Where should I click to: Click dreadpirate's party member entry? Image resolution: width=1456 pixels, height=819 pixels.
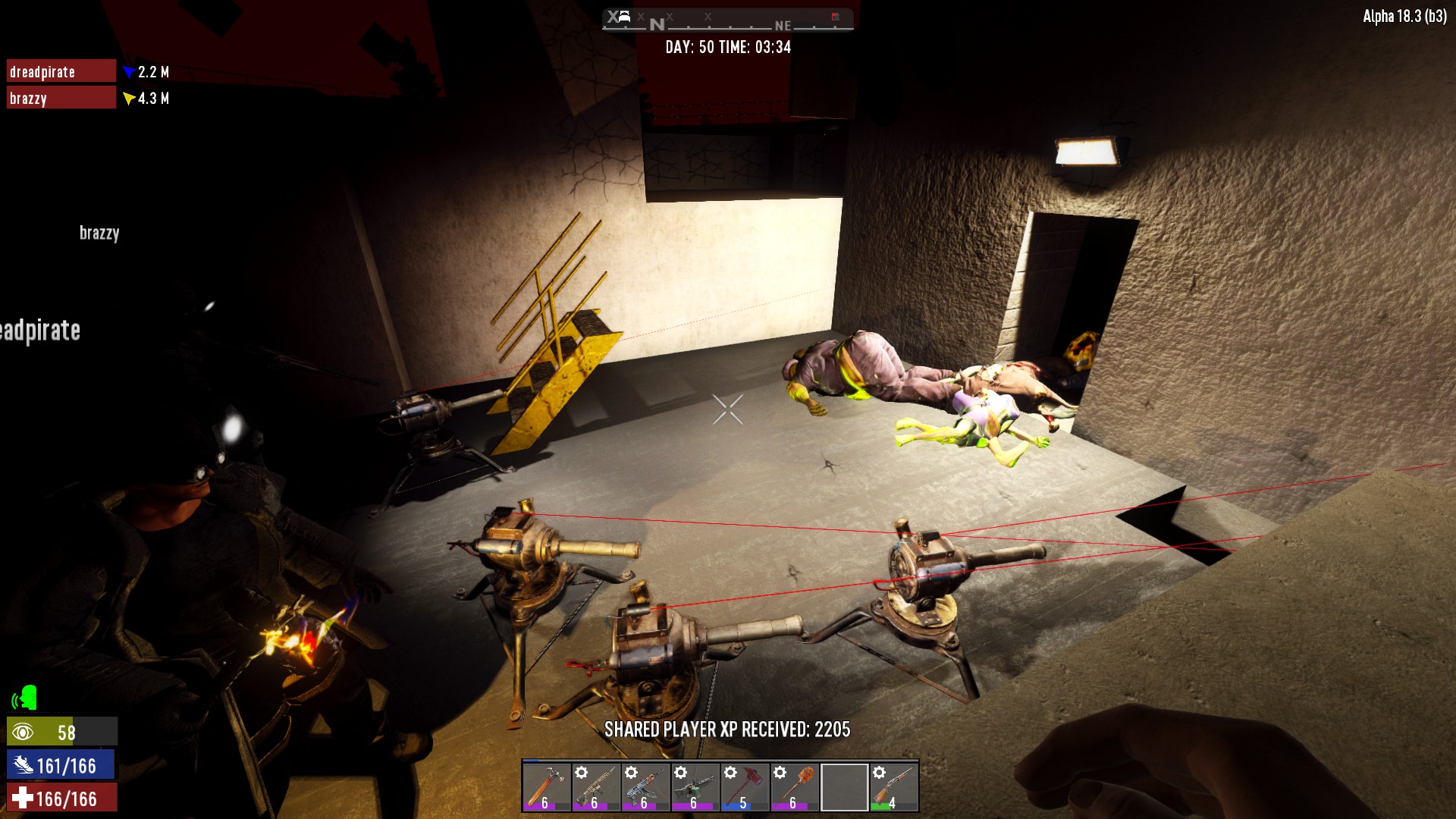(x=61, y=71)
